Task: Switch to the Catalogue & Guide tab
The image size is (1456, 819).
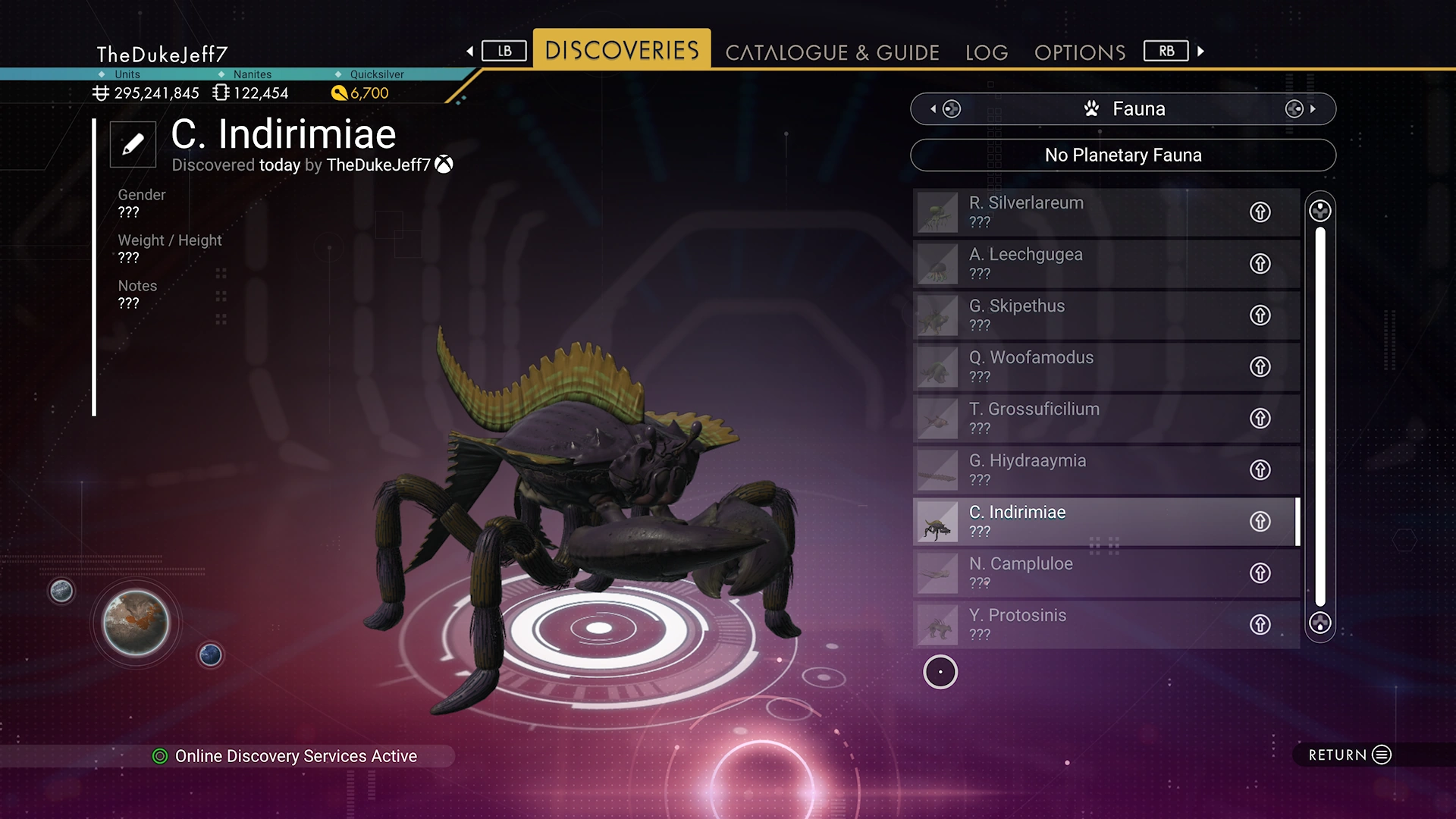Action: point(832,52)
